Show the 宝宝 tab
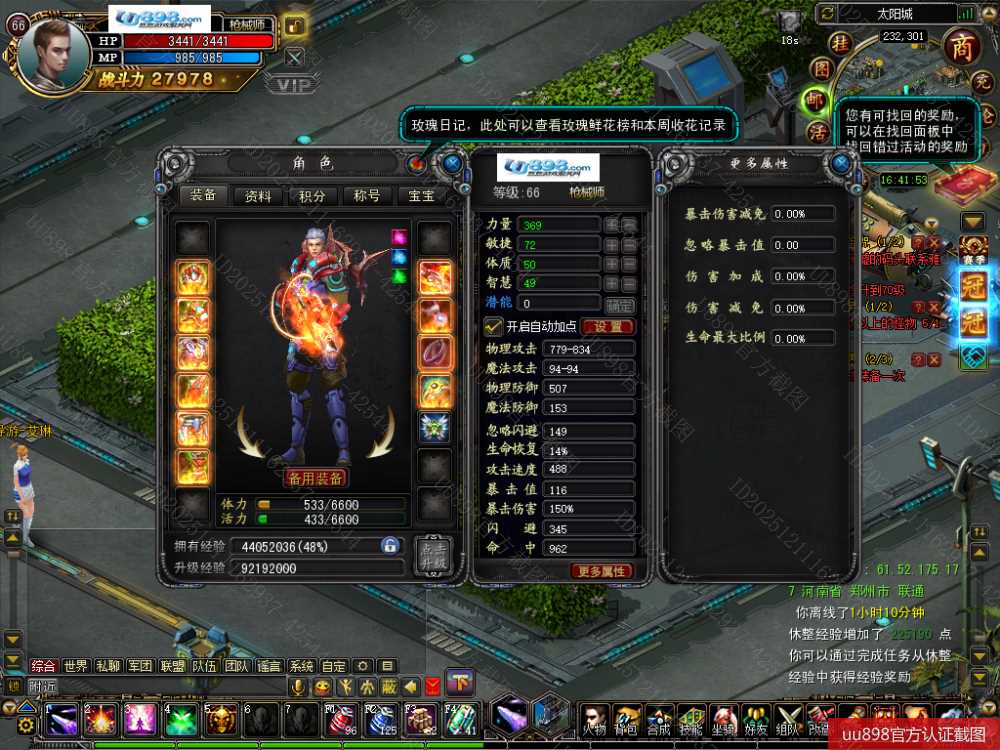 click(x=422, y=196)
